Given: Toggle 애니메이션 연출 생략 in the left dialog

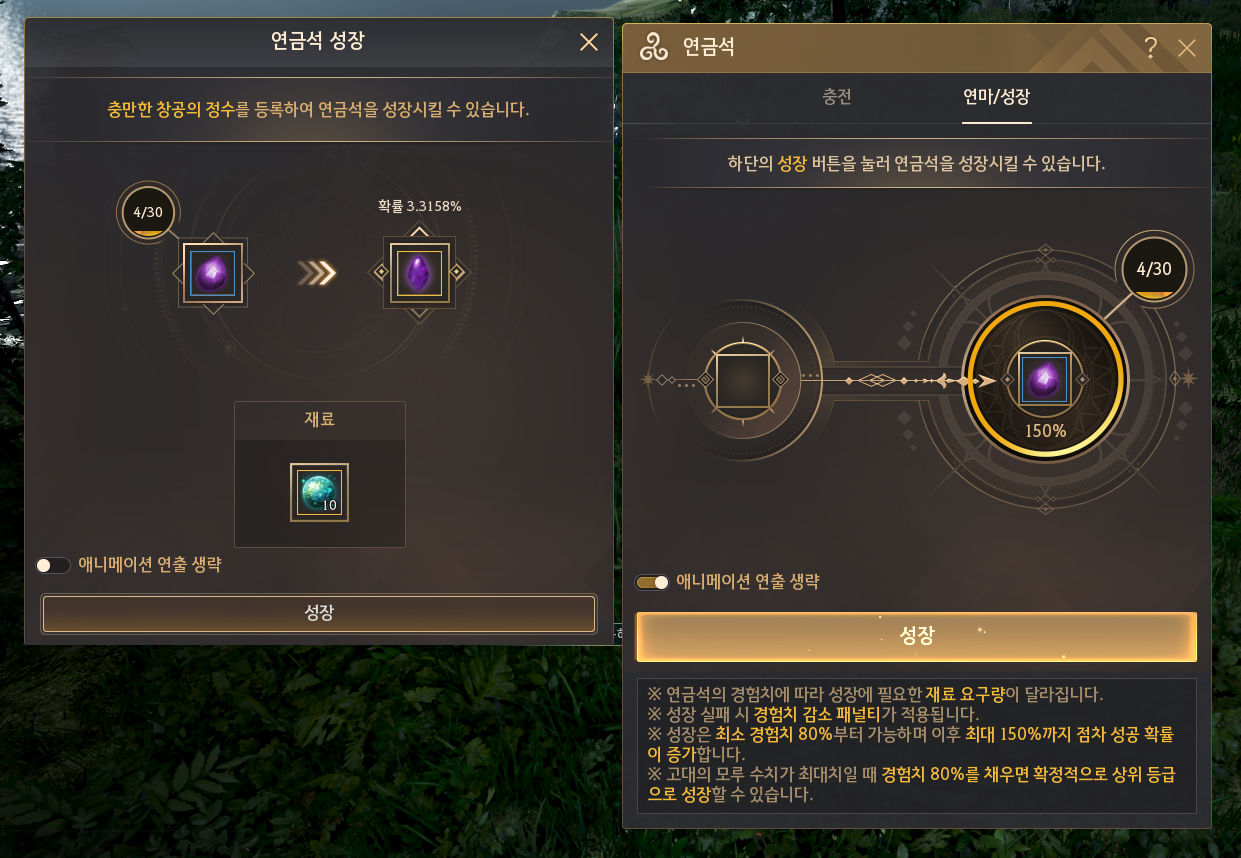Looking at the screenshot, I should (53, 565).
